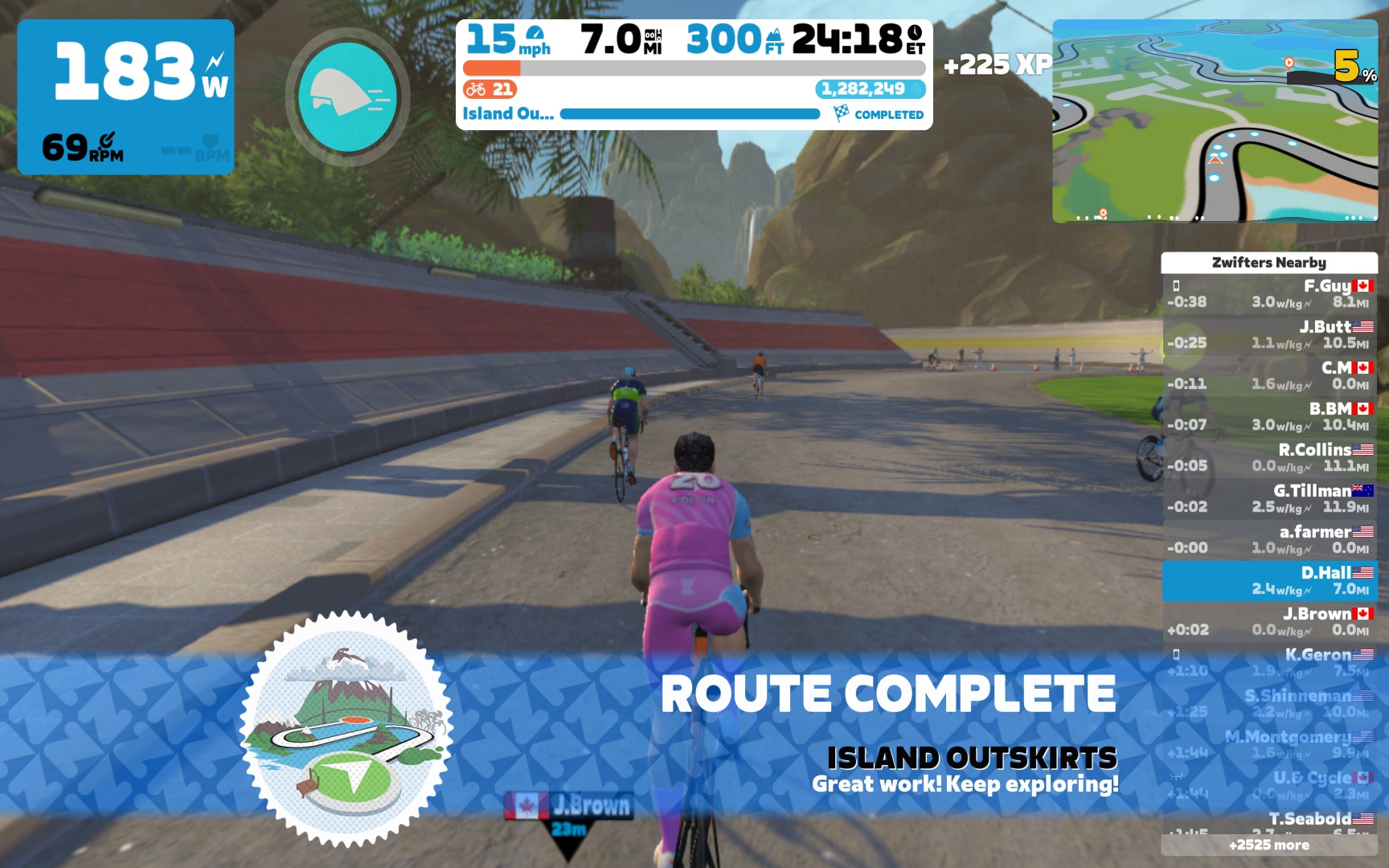Choose G.Tillman in the nearby list

point(1268,499)
